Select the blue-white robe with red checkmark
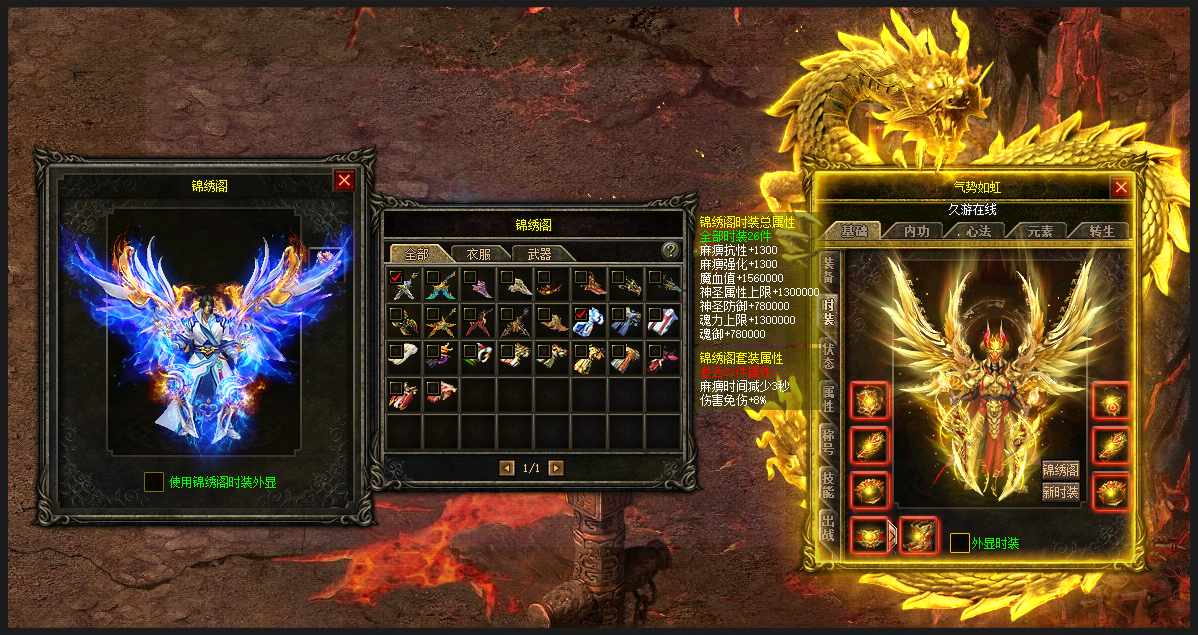 (589, 319)
